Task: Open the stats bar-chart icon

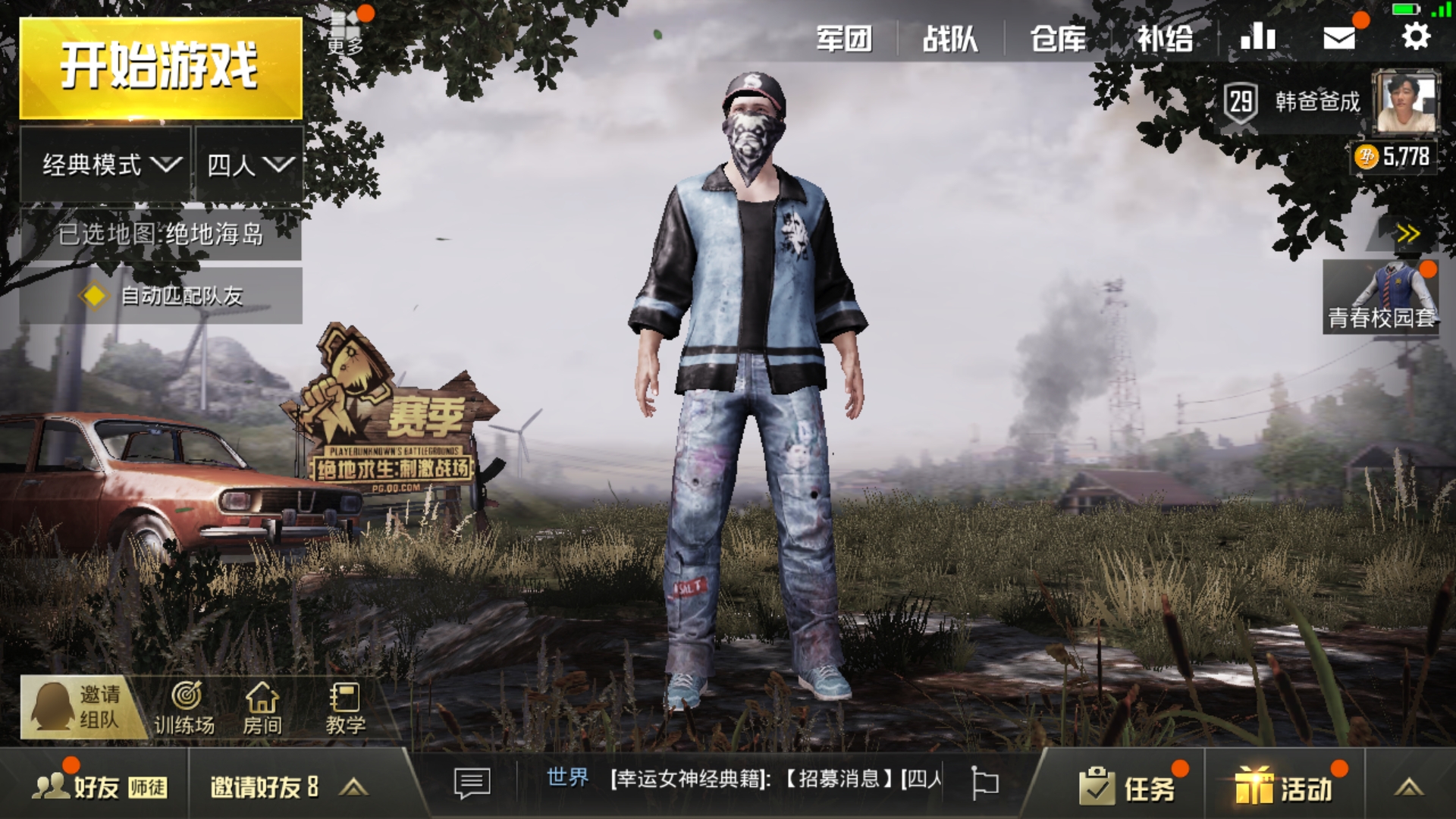Action: (1257, 36)
